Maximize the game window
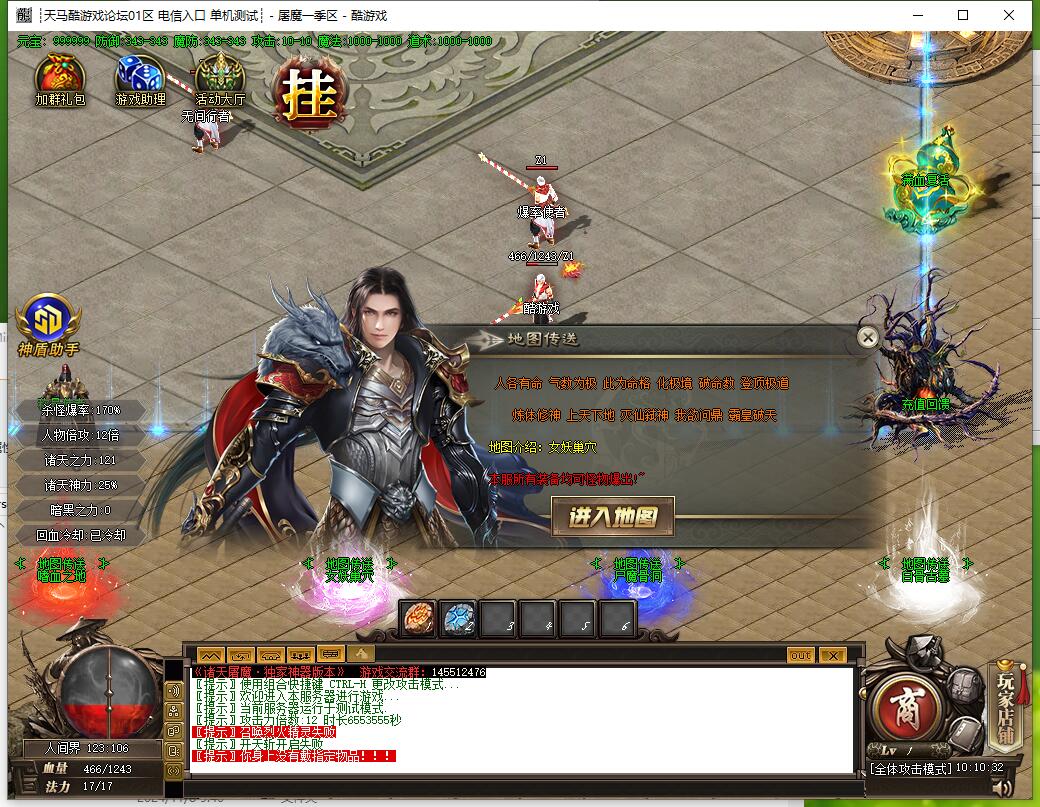 click(963, 15)
